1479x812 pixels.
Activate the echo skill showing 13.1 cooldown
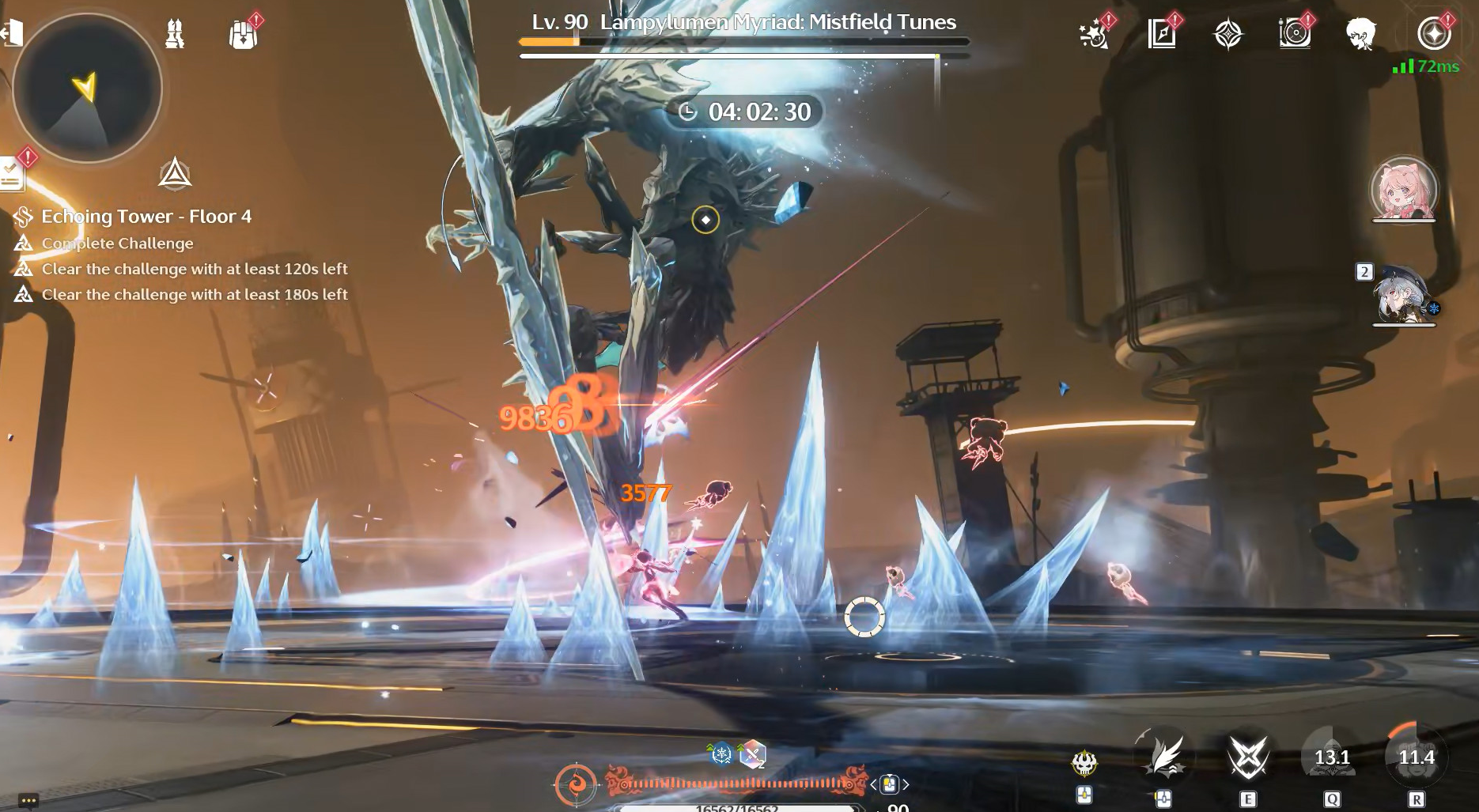1332,757
